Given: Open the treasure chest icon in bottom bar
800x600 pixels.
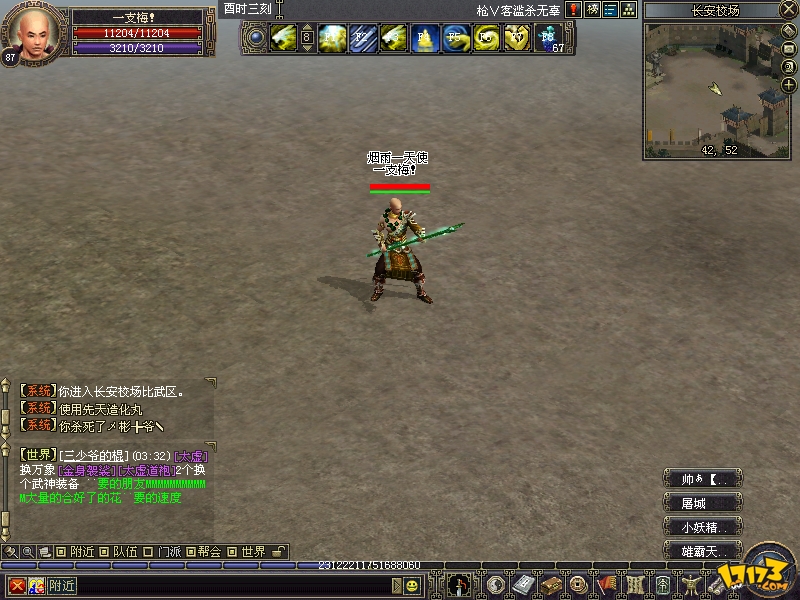Looking at the screenshot, I should (x=551, y=585).
